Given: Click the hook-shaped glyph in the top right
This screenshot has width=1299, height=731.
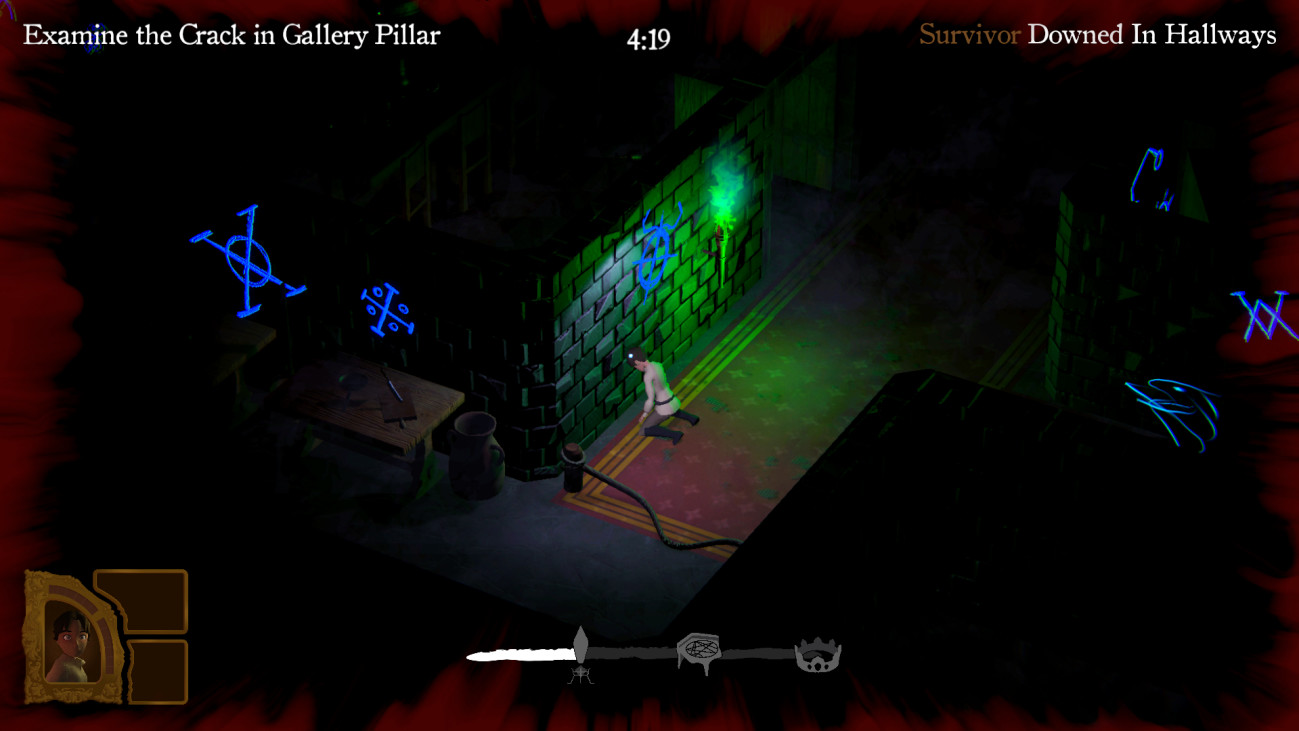Looking at the screenshot, I should point(1147,175).
